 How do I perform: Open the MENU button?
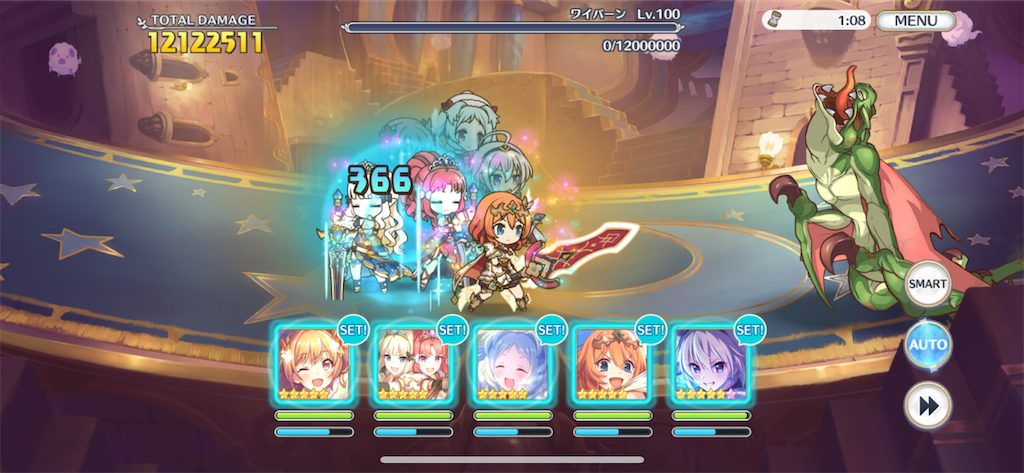pos(915,21)
